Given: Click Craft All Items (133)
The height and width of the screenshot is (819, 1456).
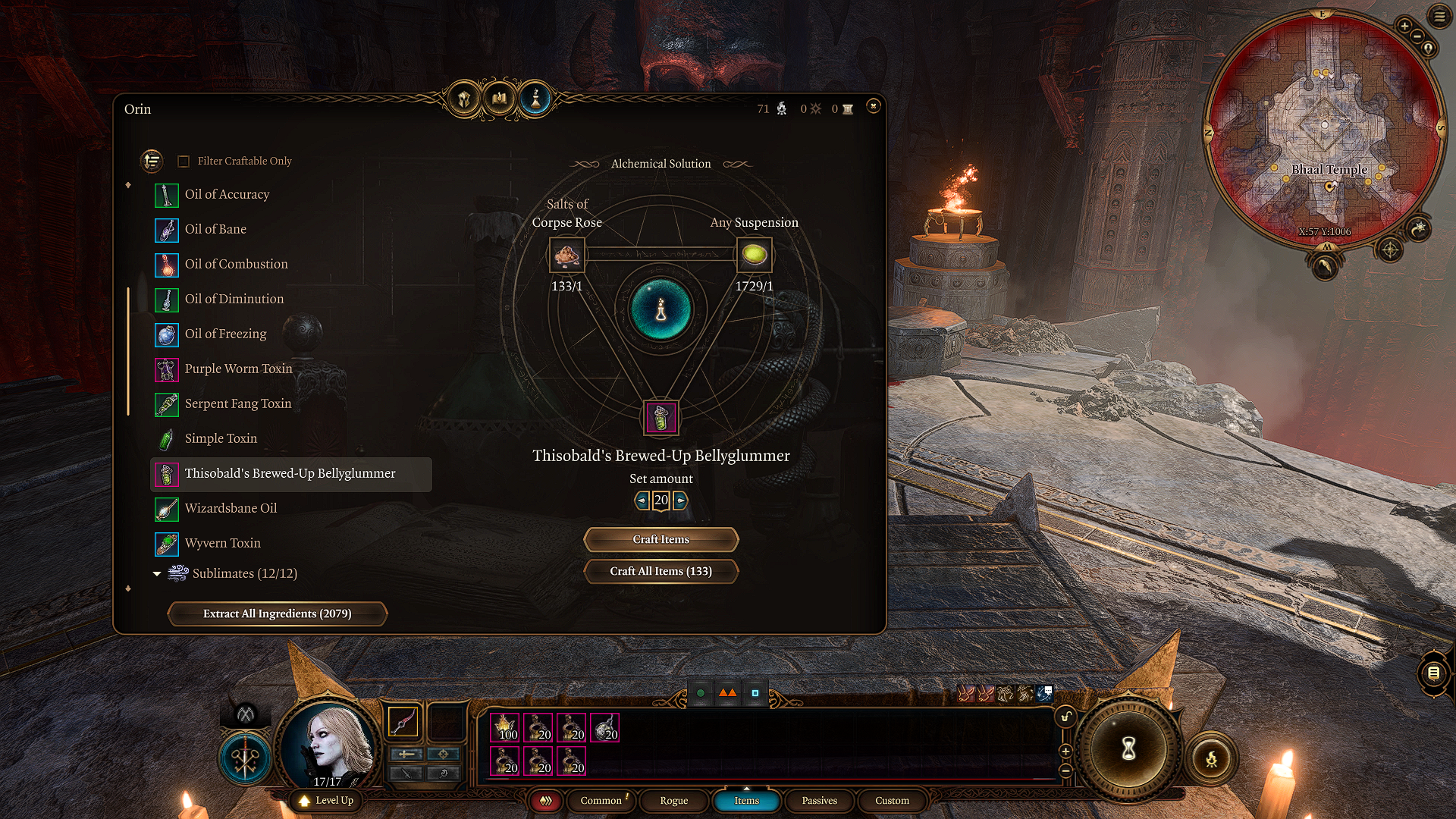Looking at the screenshot, I should pos(661,571).
